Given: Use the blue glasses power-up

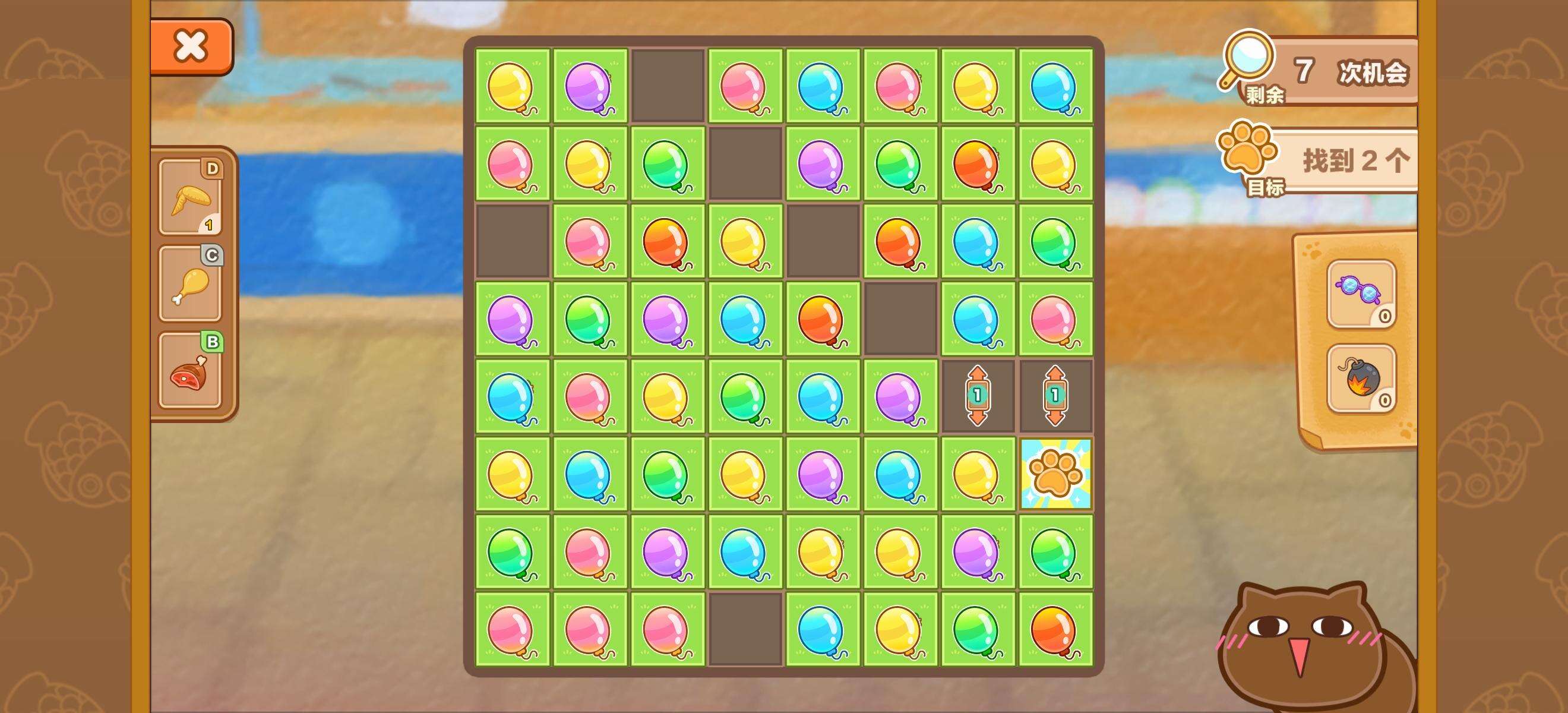Looking at the screenshot, I should [x=1361, y=294].
